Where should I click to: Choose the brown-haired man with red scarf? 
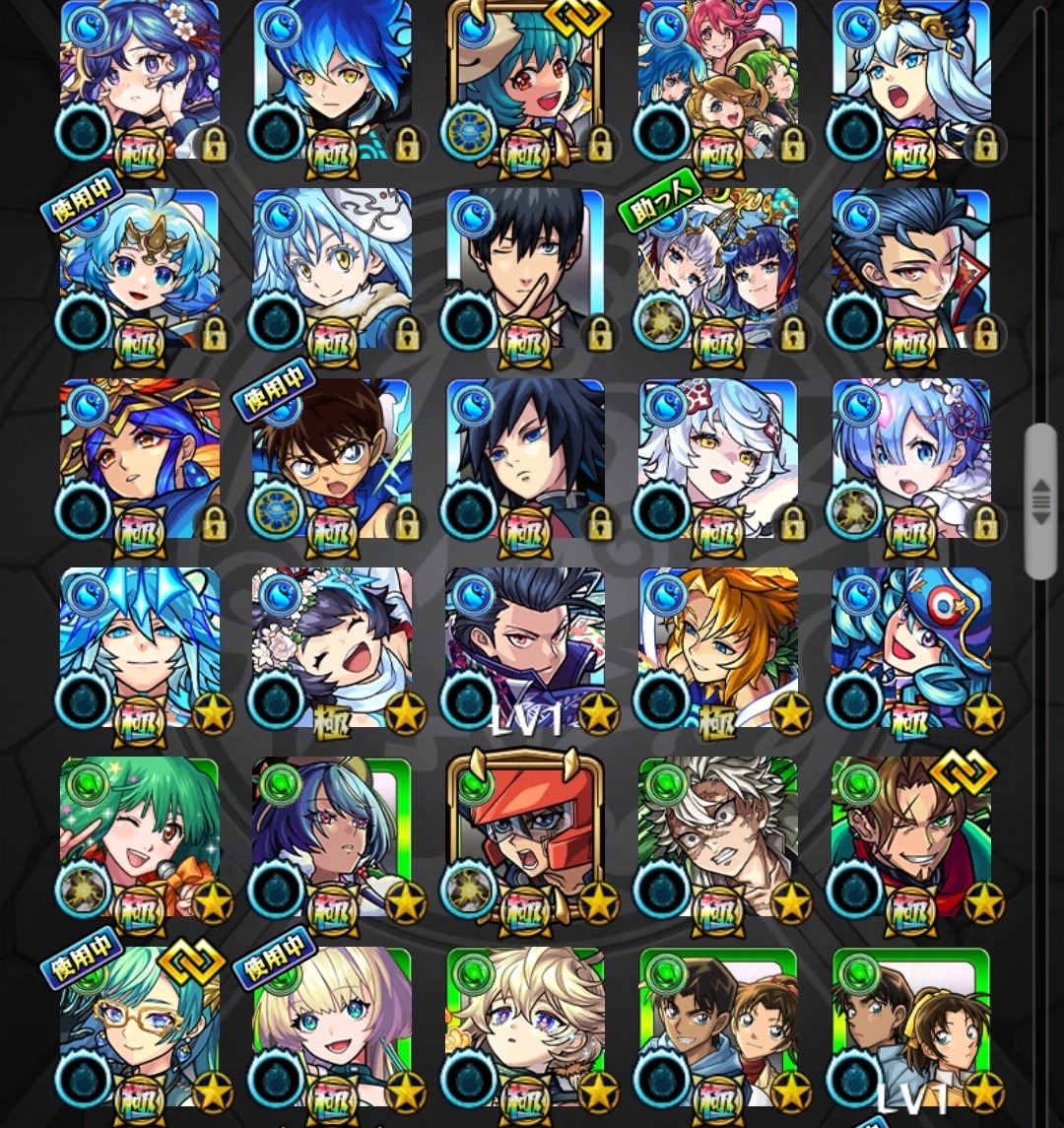[911, 838]
